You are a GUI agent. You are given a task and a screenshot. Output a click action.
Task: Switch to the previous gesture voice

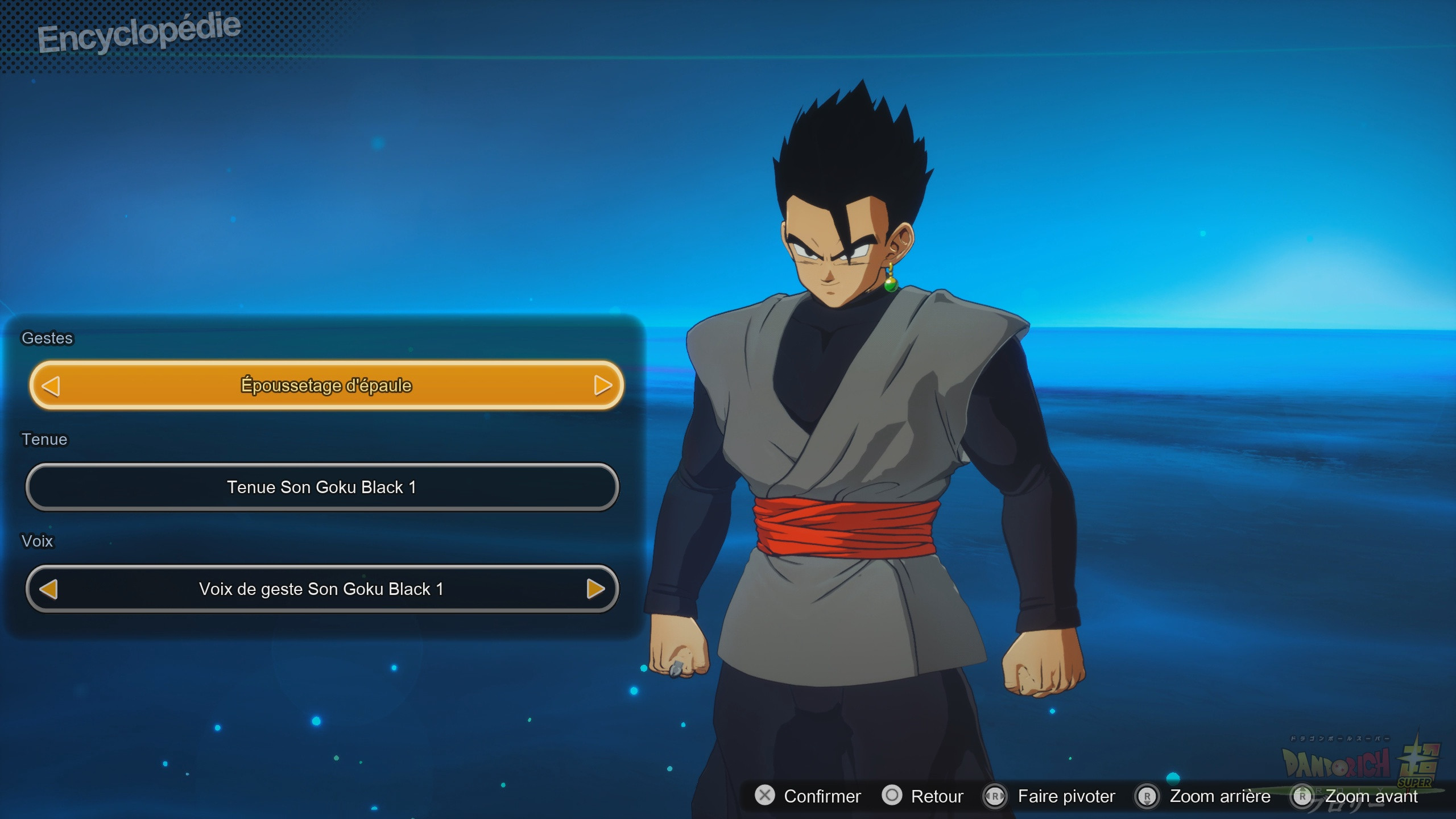coord(49,589)
